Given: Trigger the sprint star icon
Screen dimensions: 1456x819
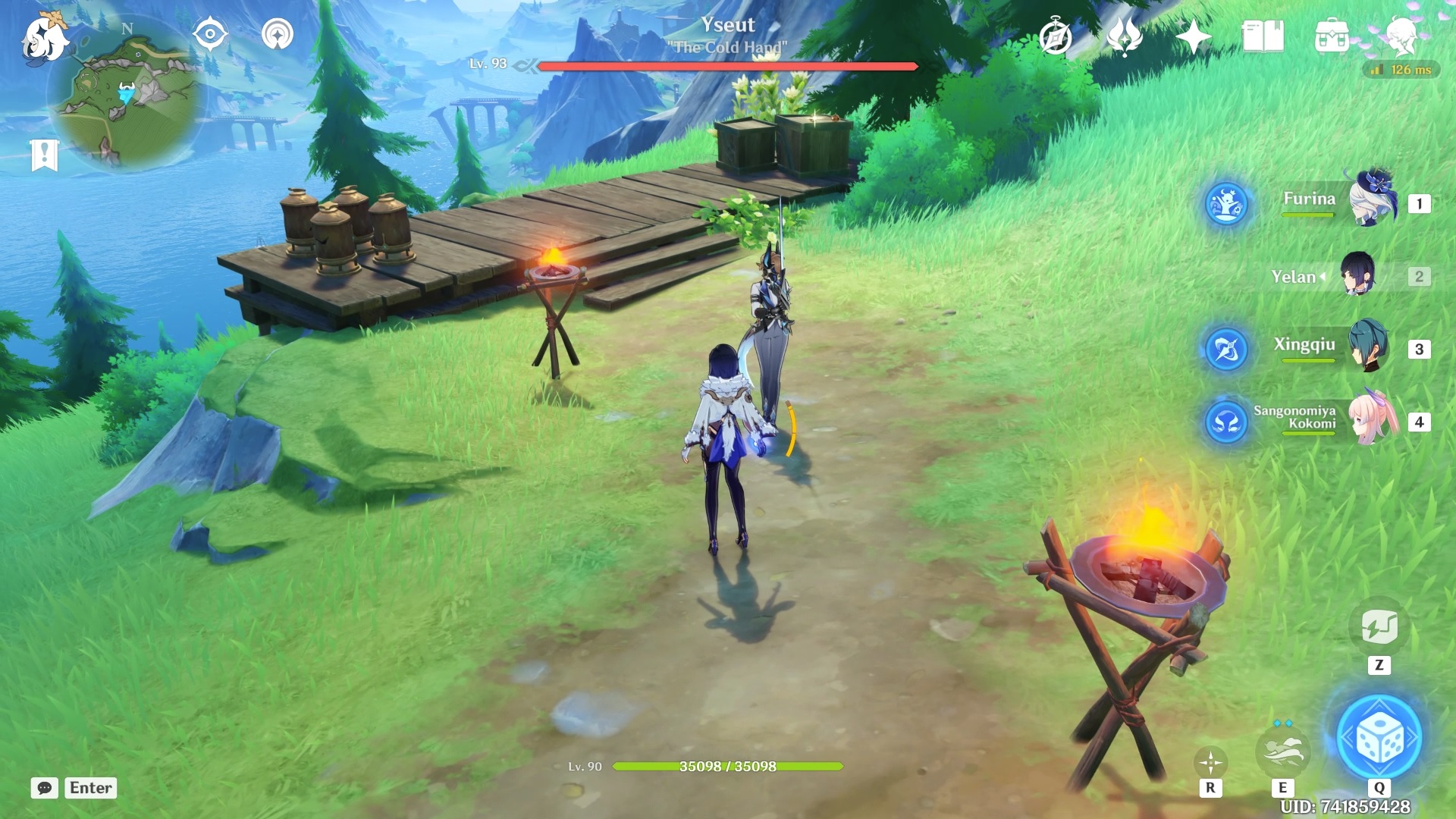Looking at the screenshot, I should tap(1210, 762).
